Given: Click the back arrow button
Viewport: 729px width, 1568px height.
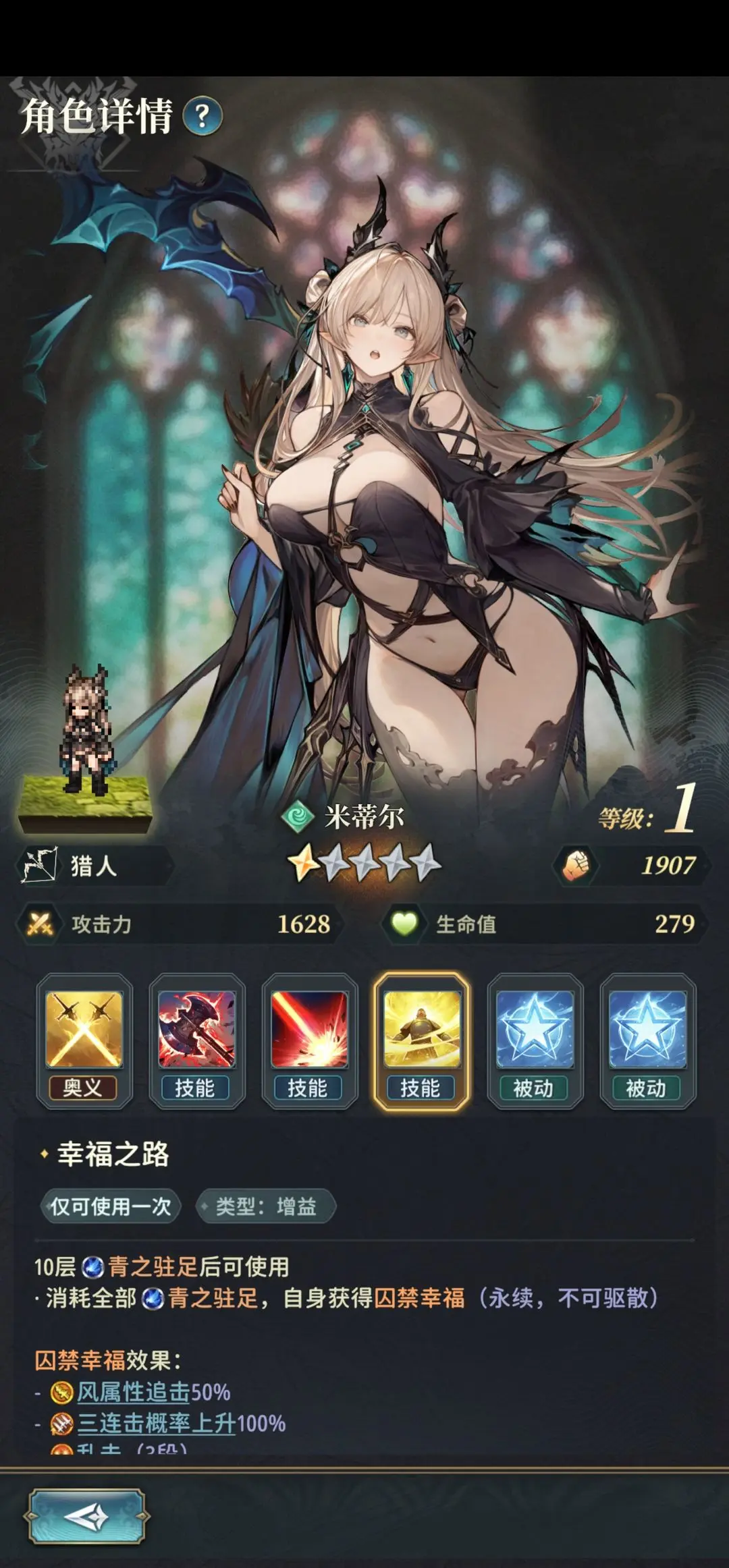Looking at the screenshot, I should [x=86, y=1516].
